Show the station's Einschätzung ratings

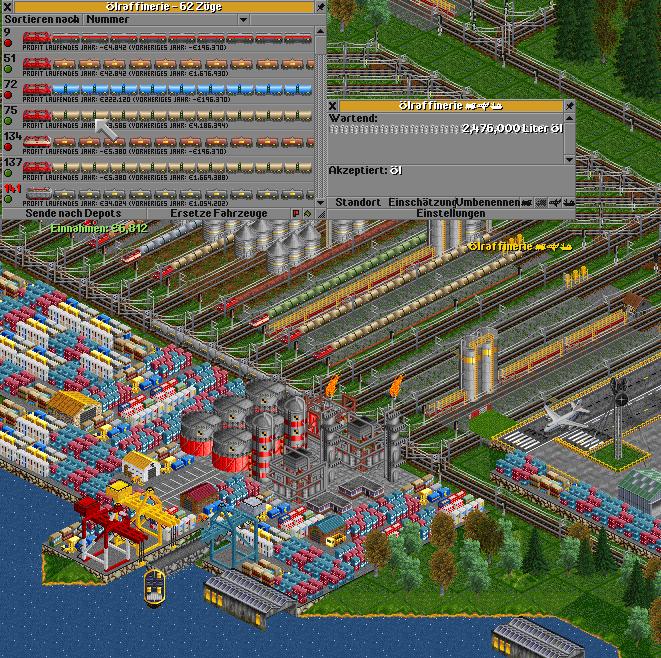coord(422,202)
